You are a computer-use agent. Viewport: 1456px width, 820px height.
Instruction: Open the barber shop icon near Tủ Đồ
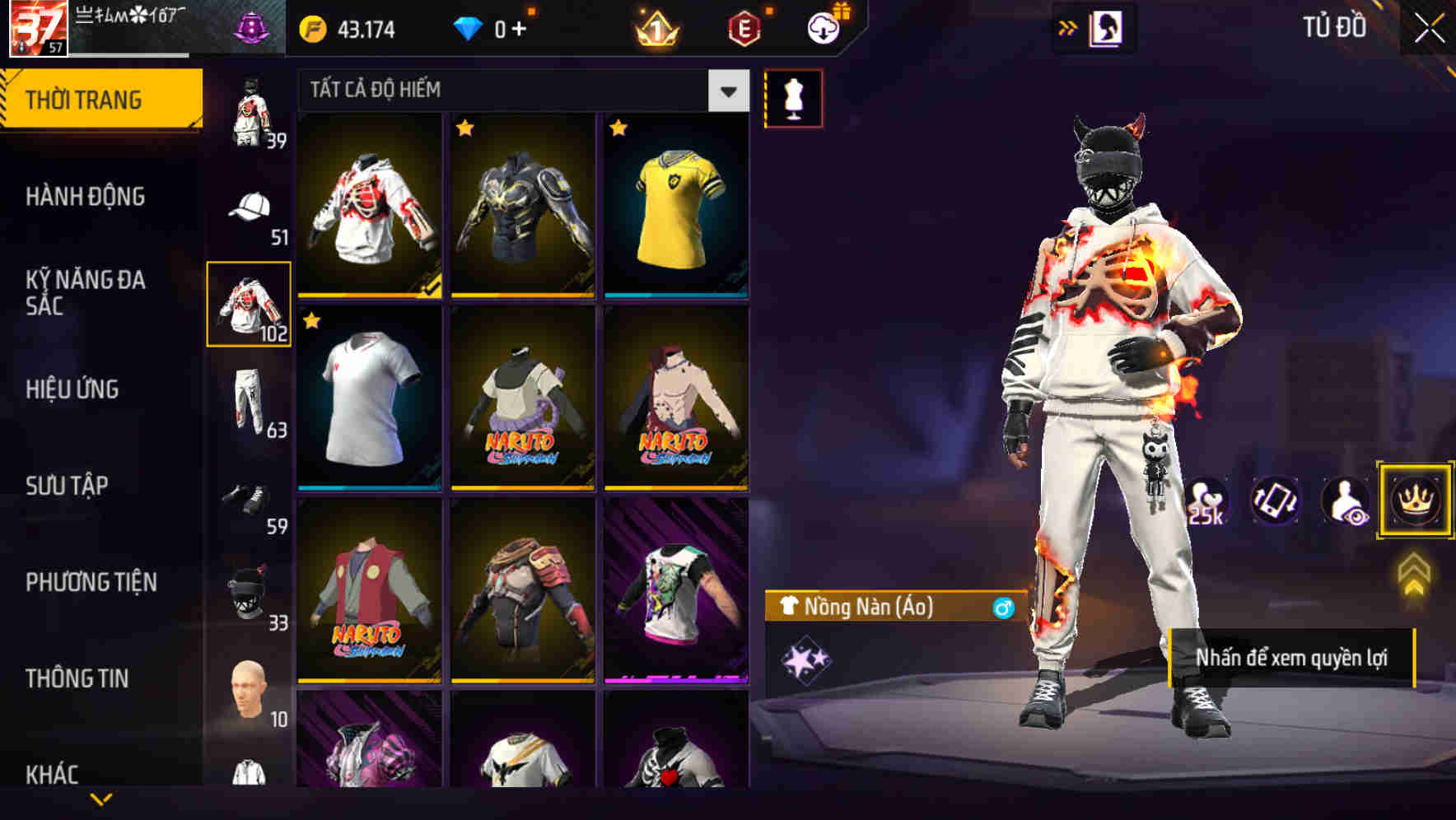(1106, 27)
